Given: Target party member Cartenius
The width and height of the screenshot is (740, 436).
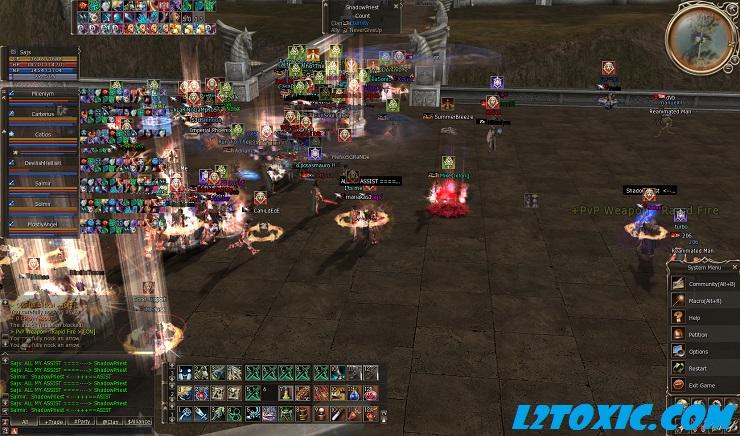Looking at the screenshot, I should 42,114.
